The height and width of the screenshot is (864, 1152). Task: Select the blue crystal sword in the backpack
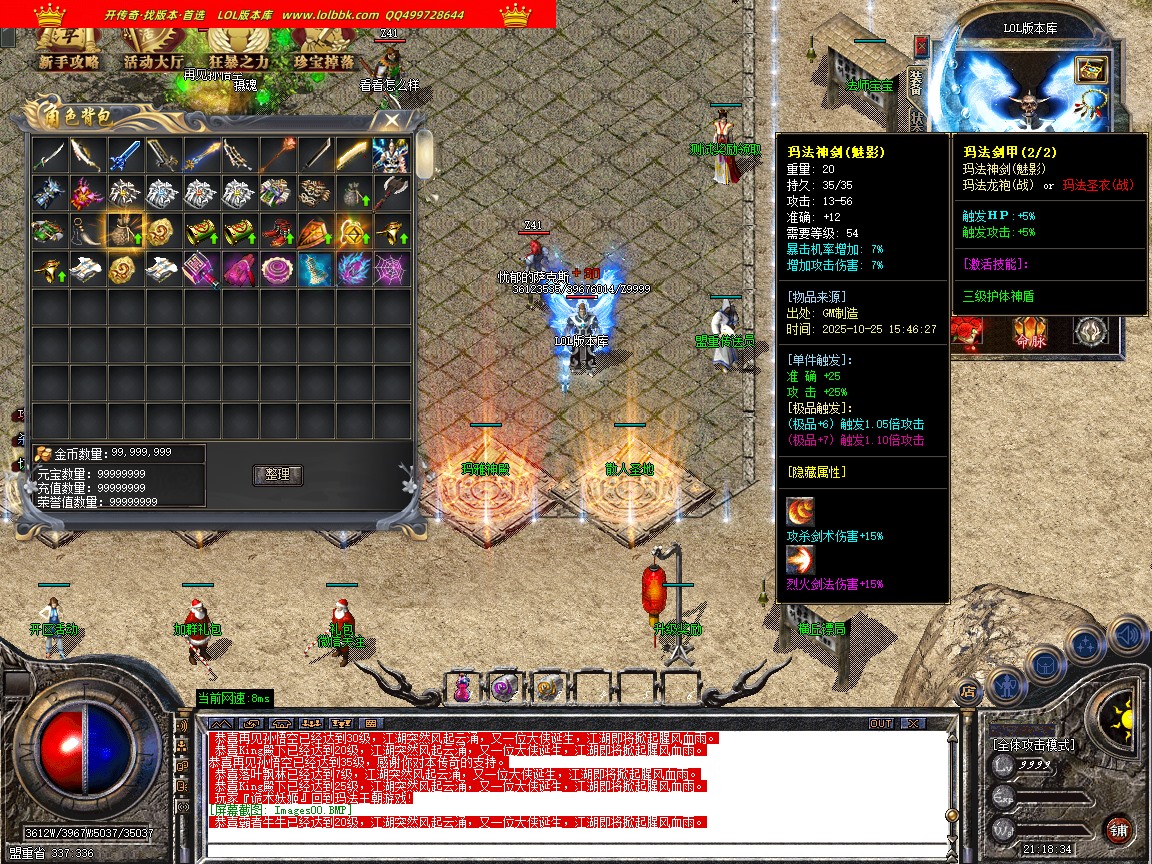pos(126,155)
